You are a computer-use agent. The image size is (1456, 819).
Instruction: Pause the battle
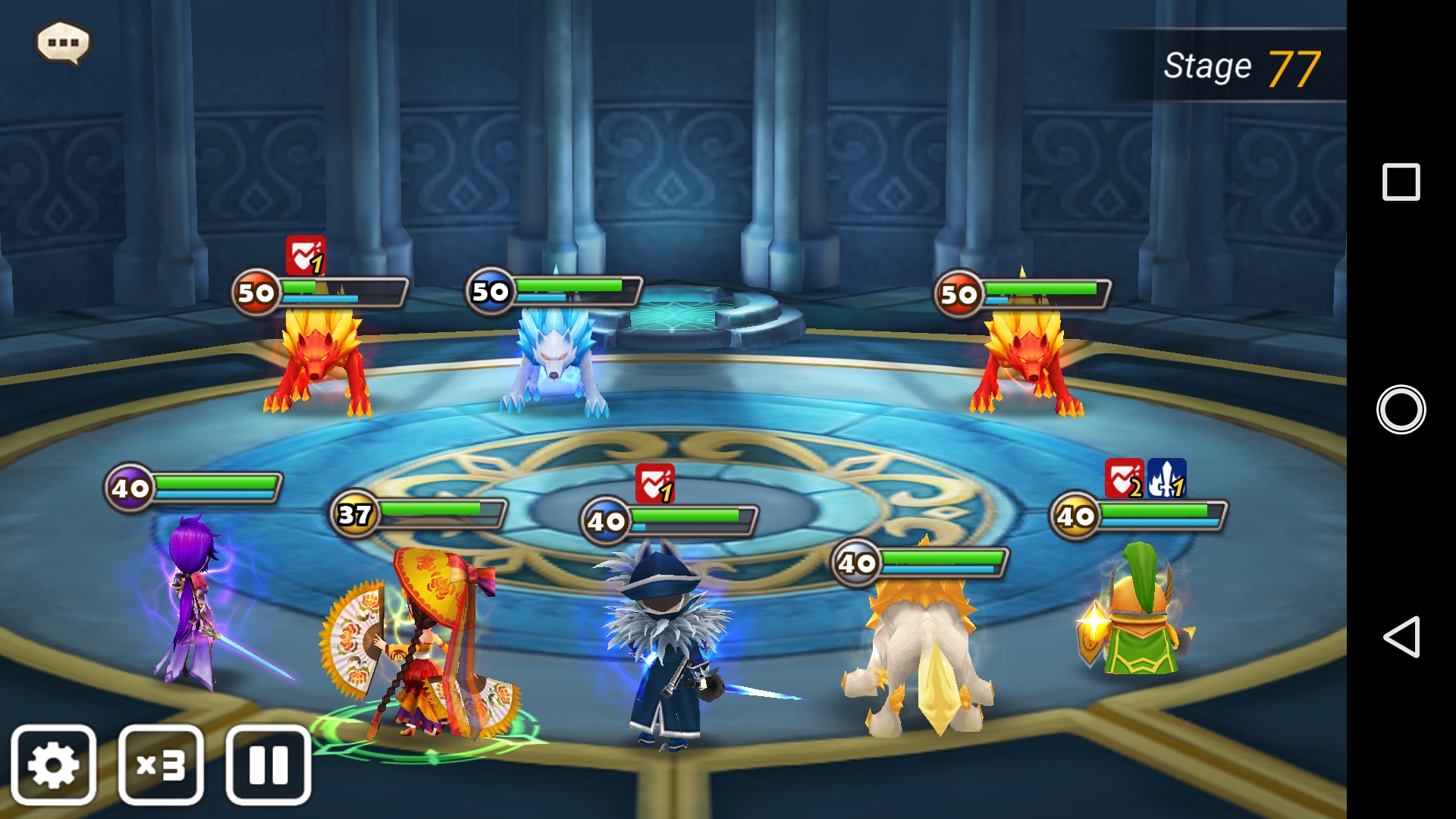pos(268,764)
